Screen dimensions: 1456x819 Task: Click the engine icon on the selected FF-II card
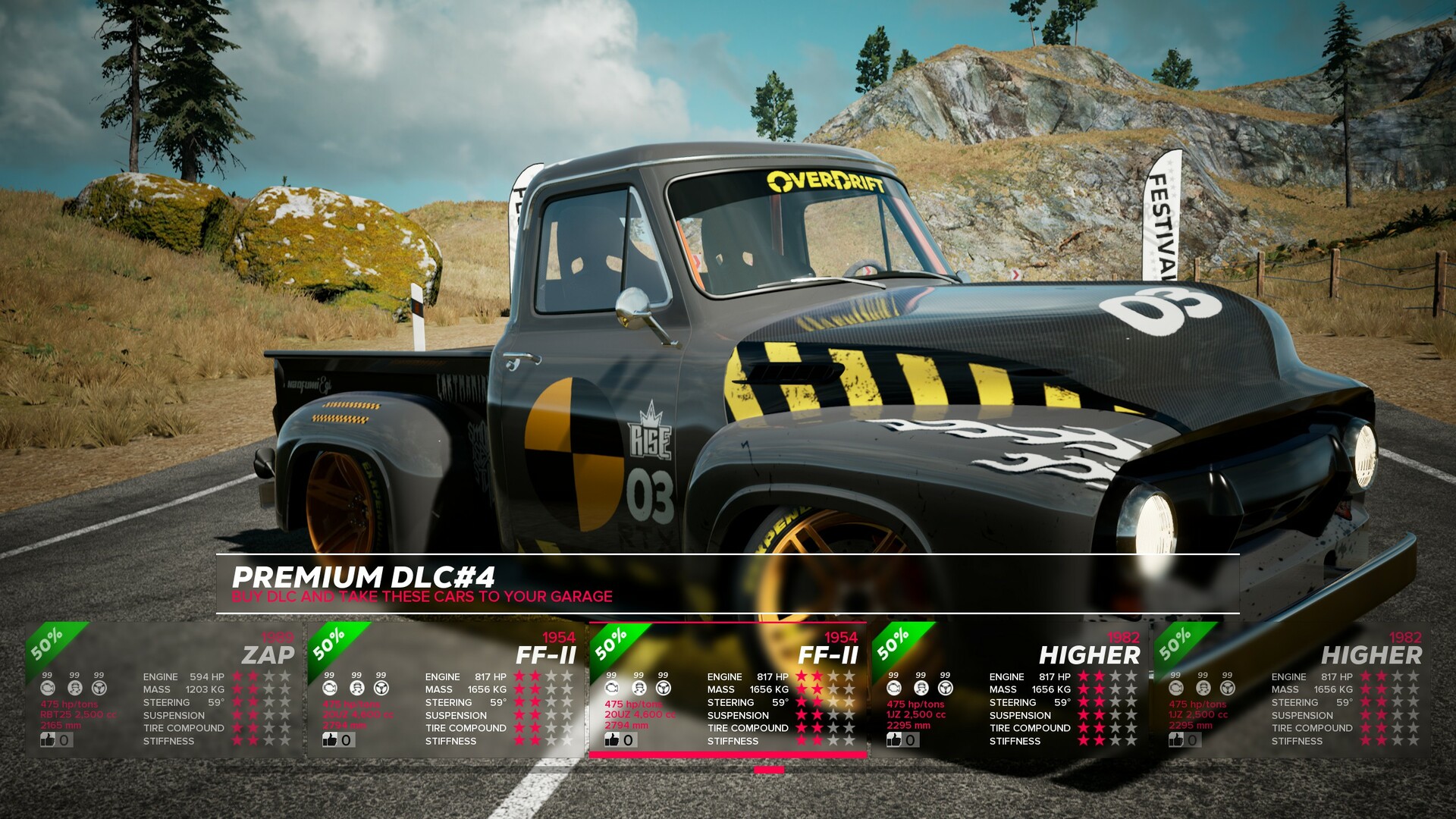613,687
